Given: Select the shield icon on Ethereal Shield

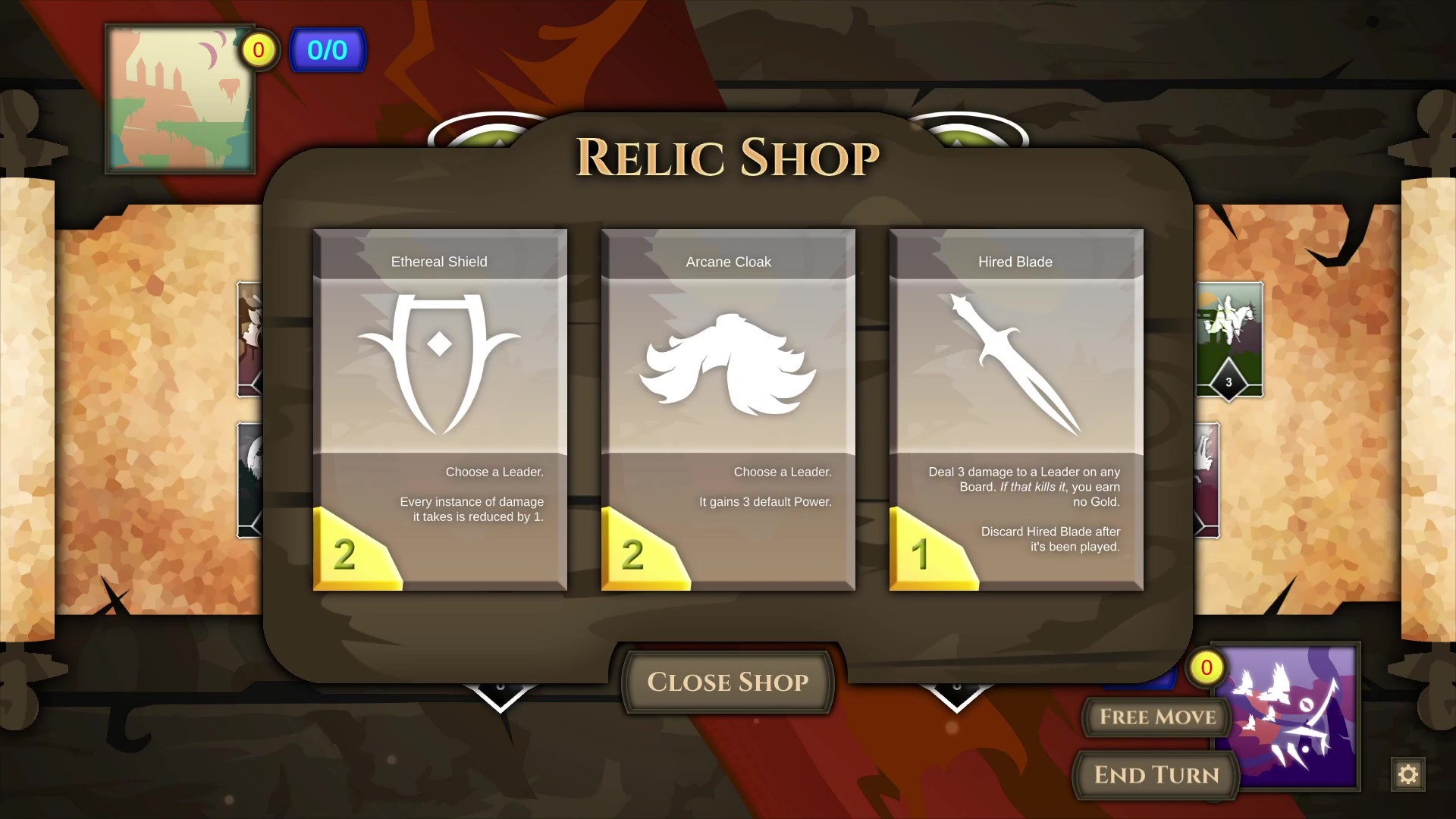Looking at the screenshot, I should click(439, 360).
